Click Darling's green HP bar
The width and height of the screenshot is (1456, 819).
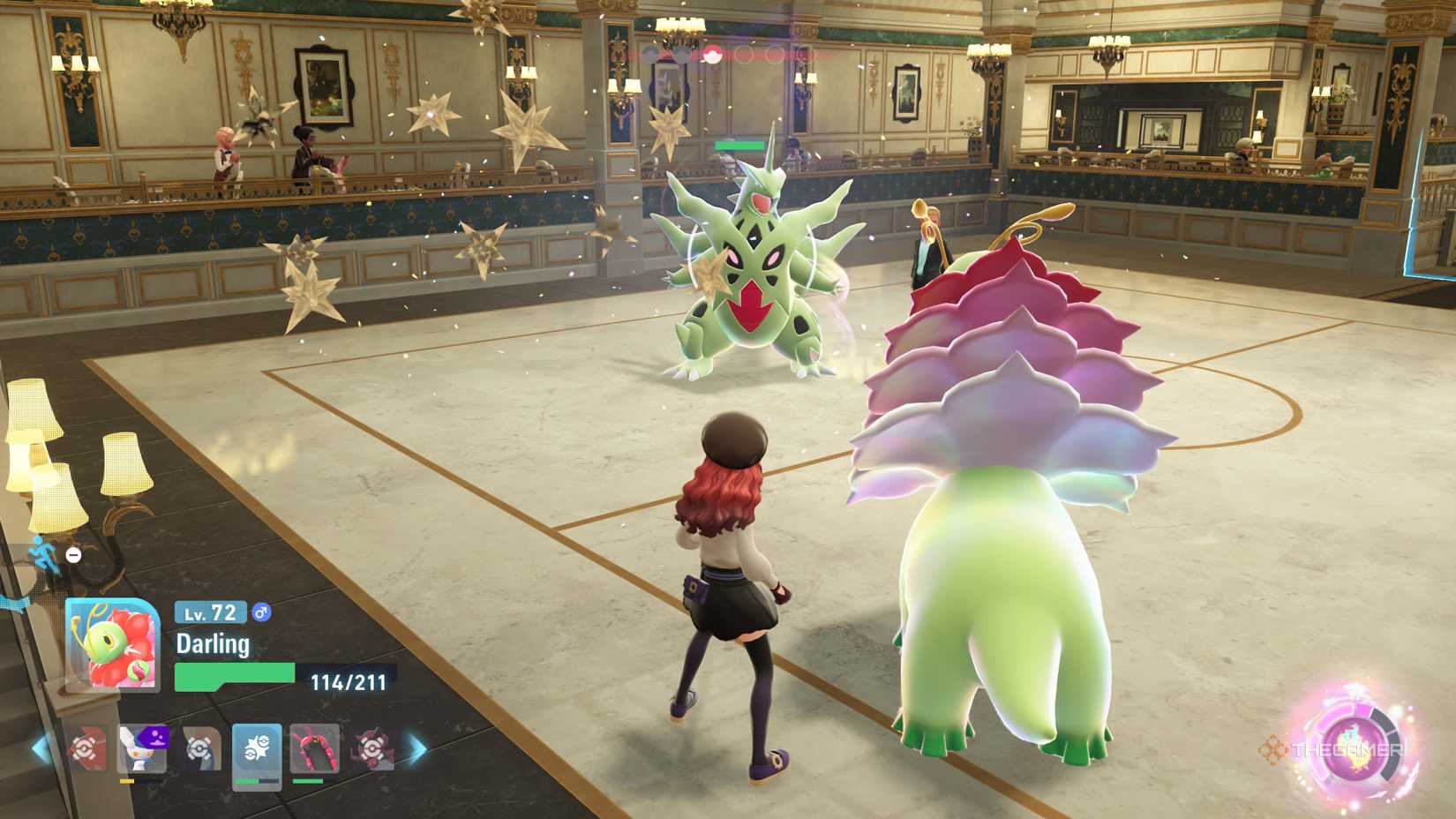point(234,674)
